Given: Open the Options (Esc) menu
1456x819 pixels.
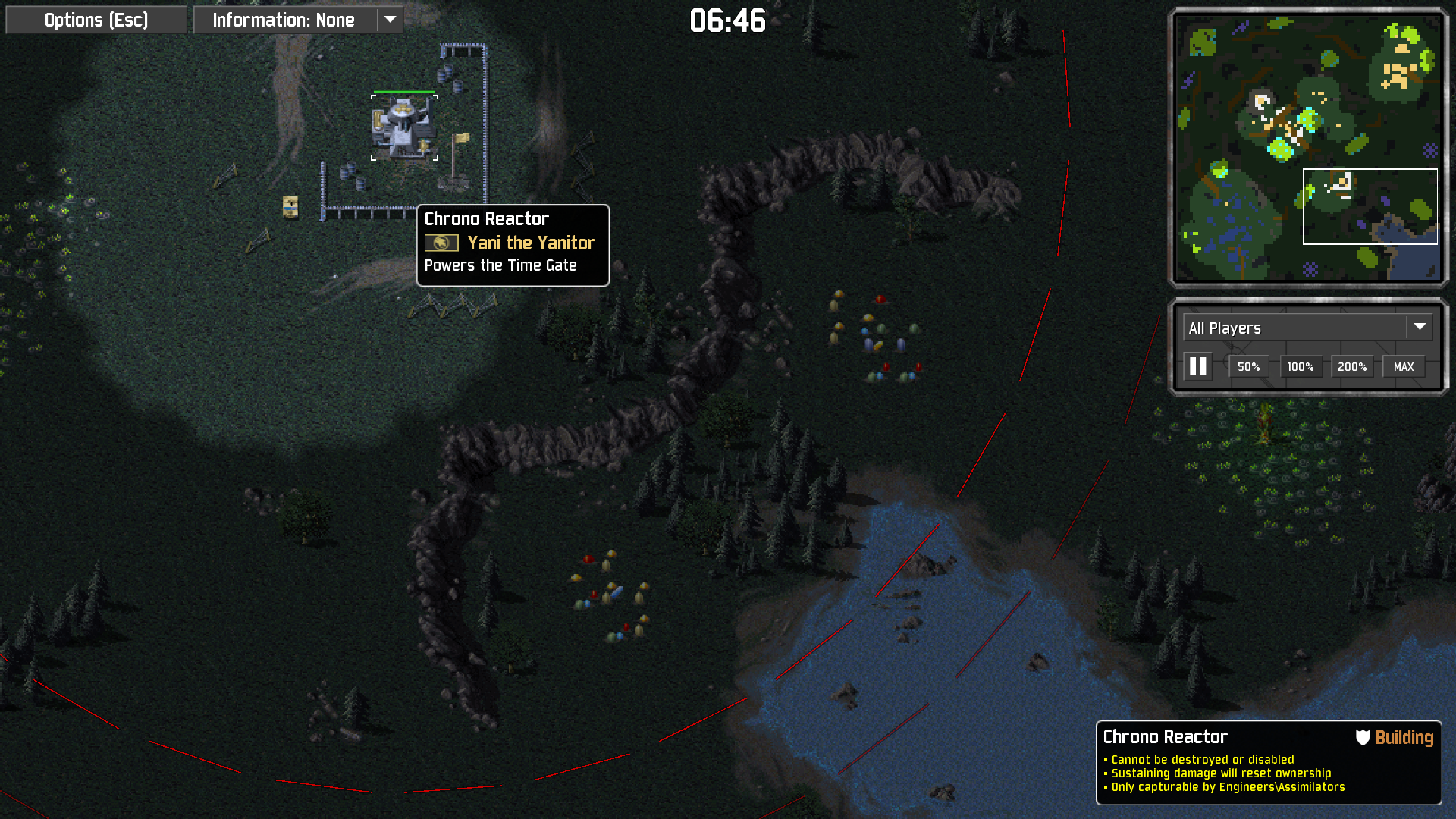Looking at the screenshot, I should 96,20.
